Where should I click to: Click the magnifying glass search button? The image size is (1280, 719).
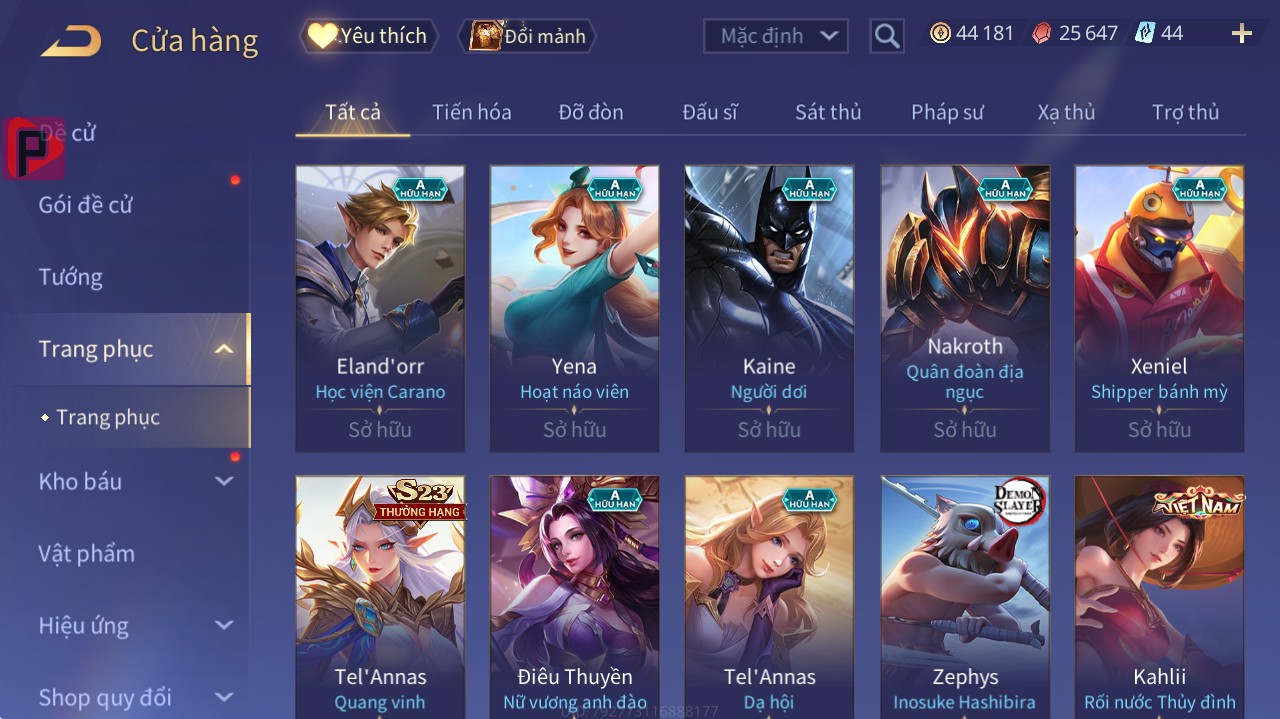click(x=887, y=36)
